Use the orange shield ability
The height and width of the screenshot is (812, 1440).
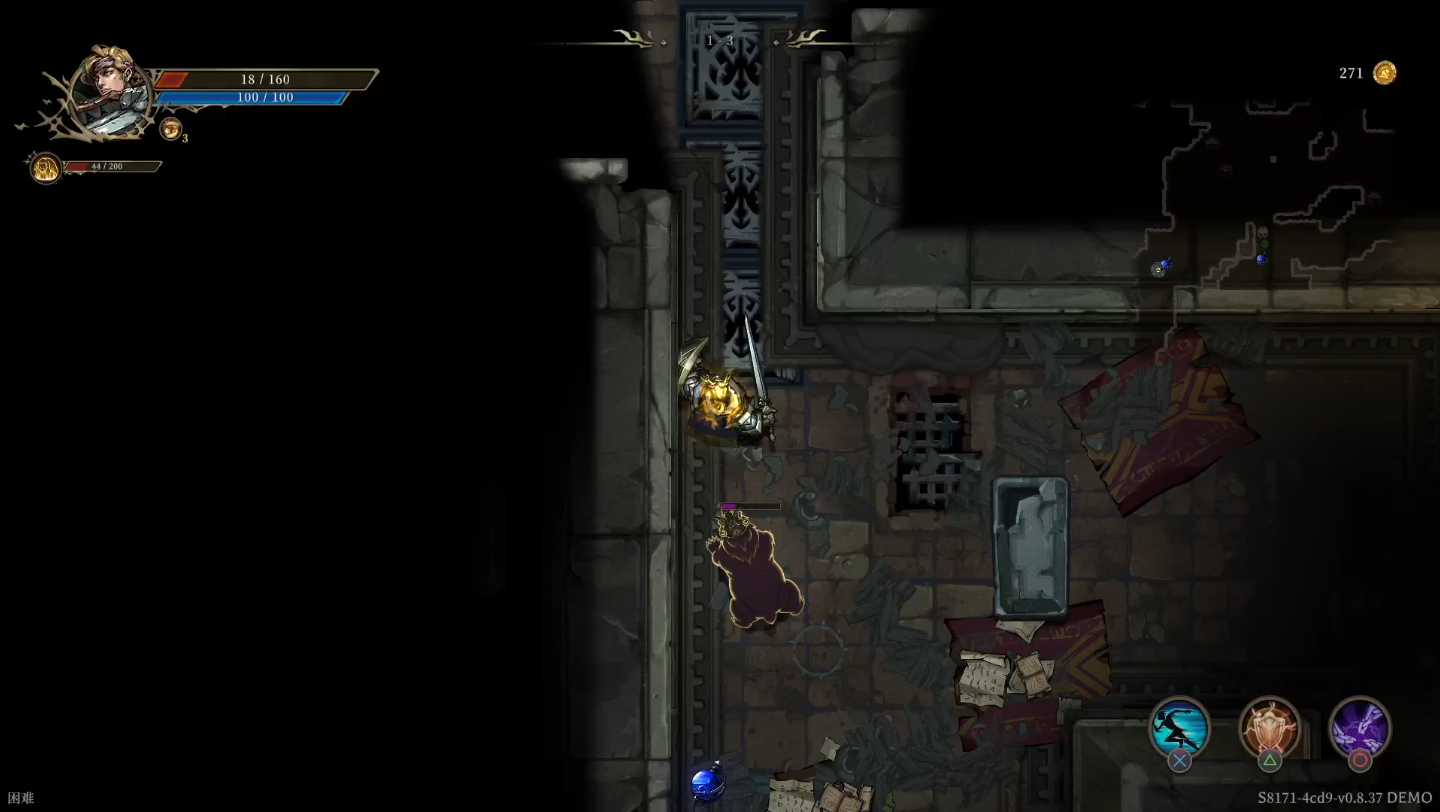point(1269,727)
